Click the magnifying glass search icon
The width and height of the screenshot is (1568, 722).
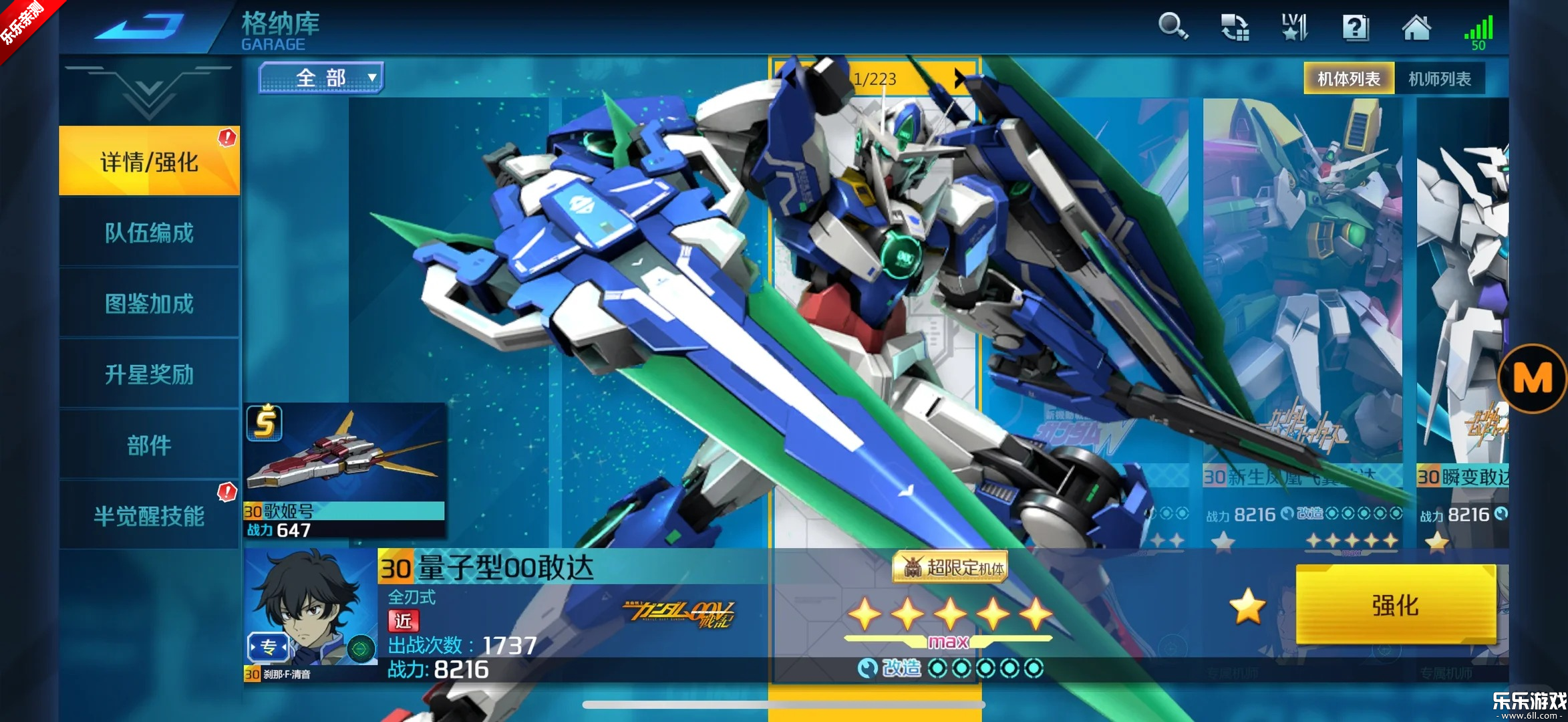click(x=1172, y=27)
